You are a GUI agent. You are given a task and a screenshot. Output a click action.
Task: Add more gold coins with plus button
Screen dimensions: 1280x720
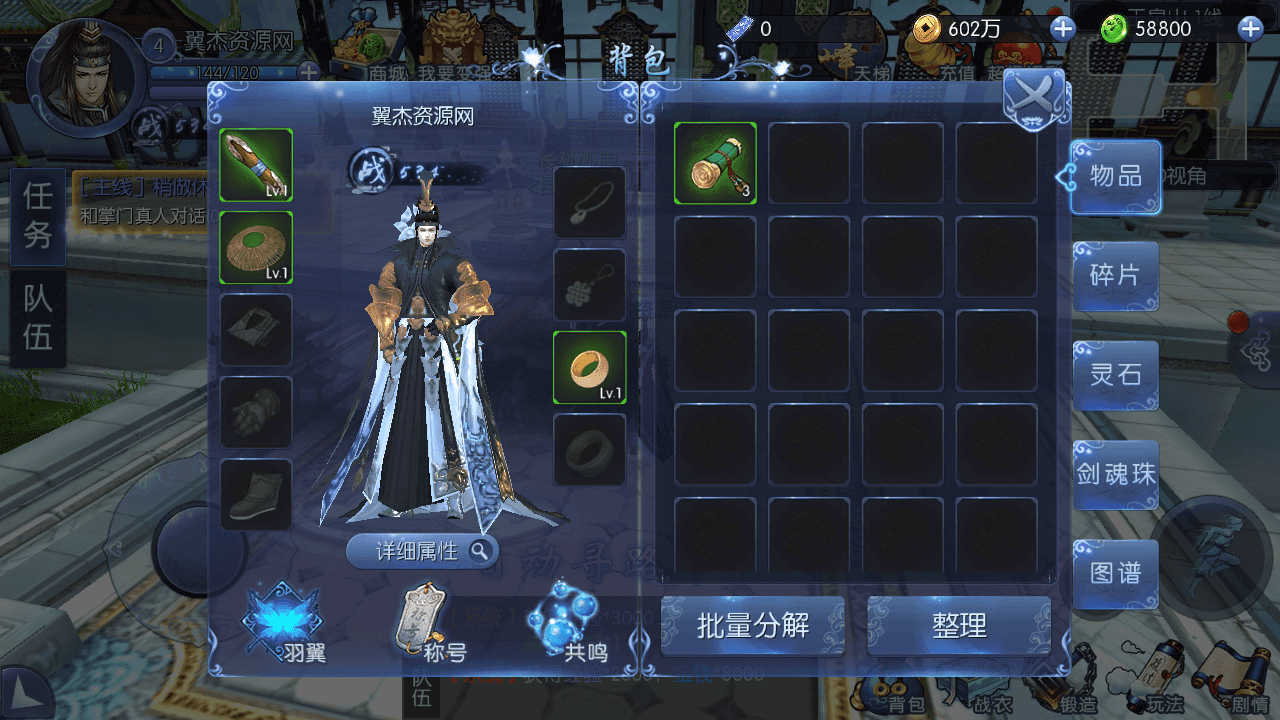(1062, 29)
